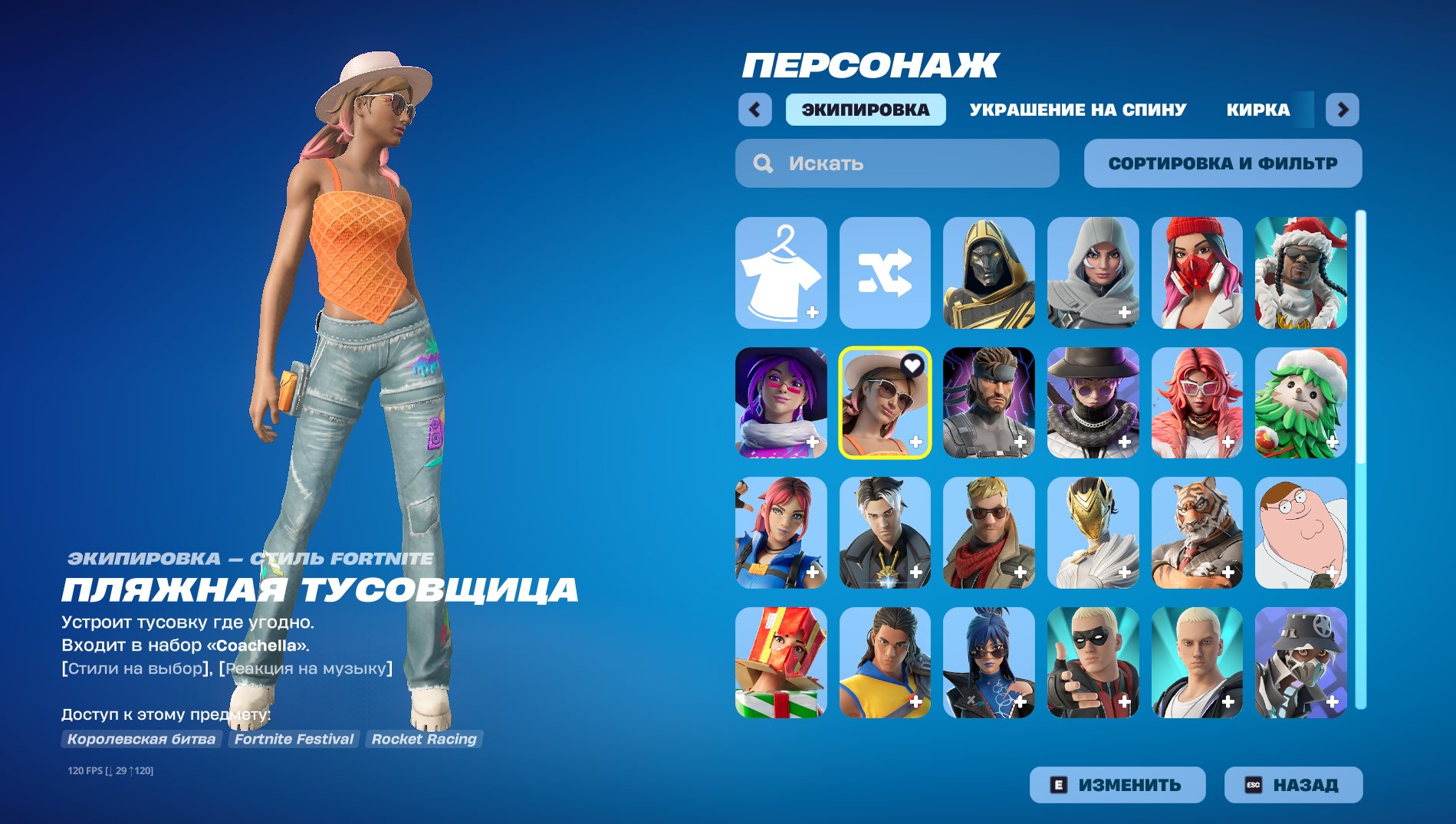Select the Solid Snake skin icon
This screenshot has height=824, width=1456.
click(x=989, y=402)
